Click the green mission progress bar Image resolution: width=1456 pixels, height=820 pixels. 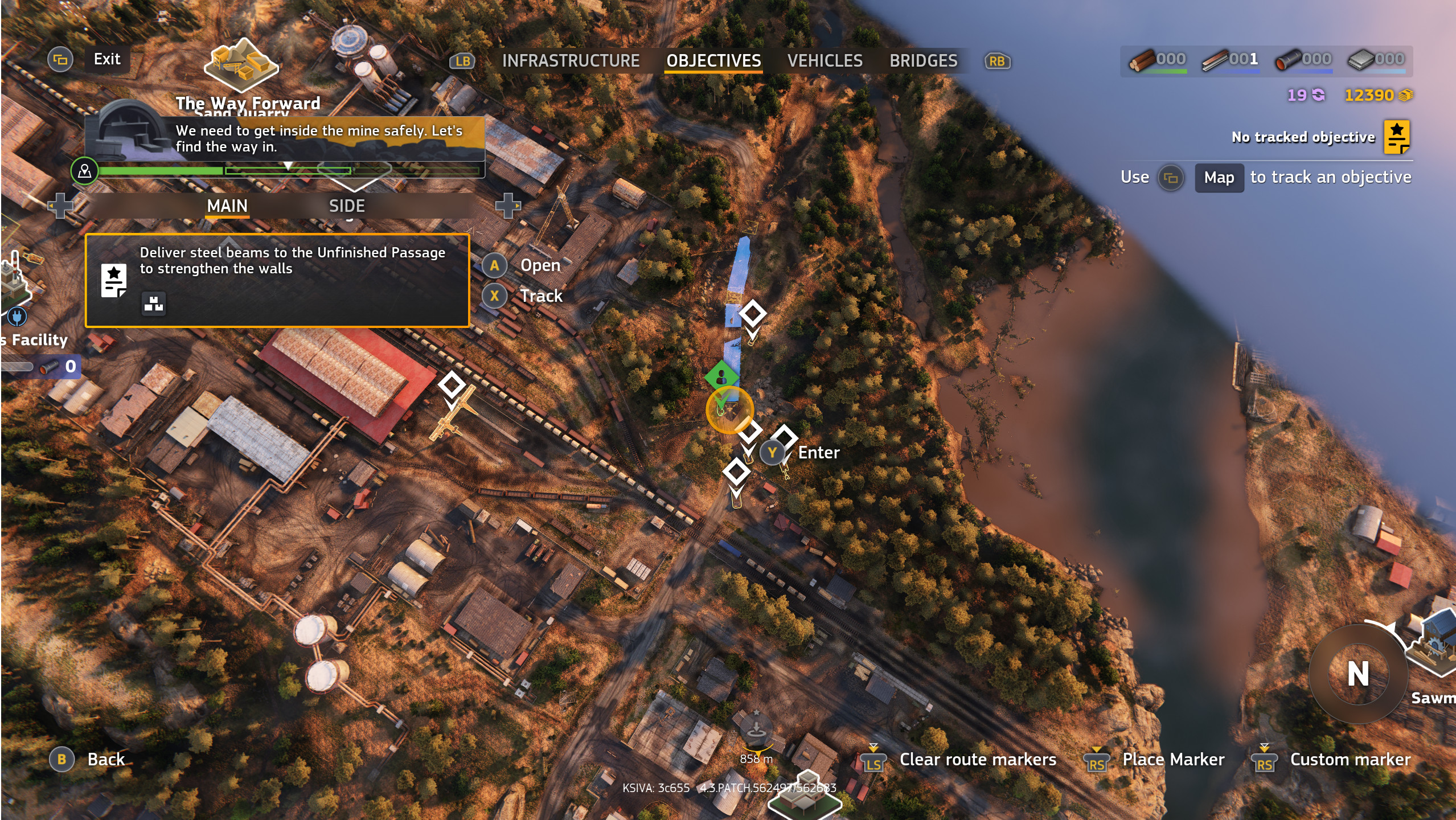[161, 170]
